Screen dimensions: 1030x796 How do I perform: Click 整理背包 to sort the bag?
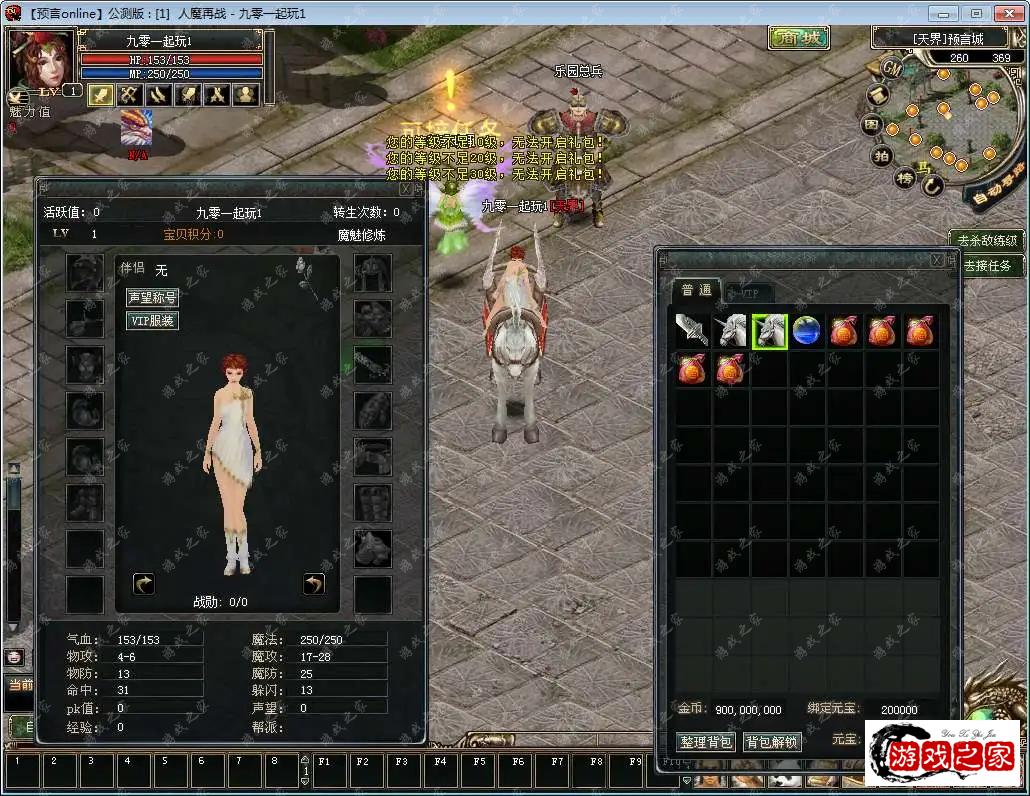(x=706, y=742)
